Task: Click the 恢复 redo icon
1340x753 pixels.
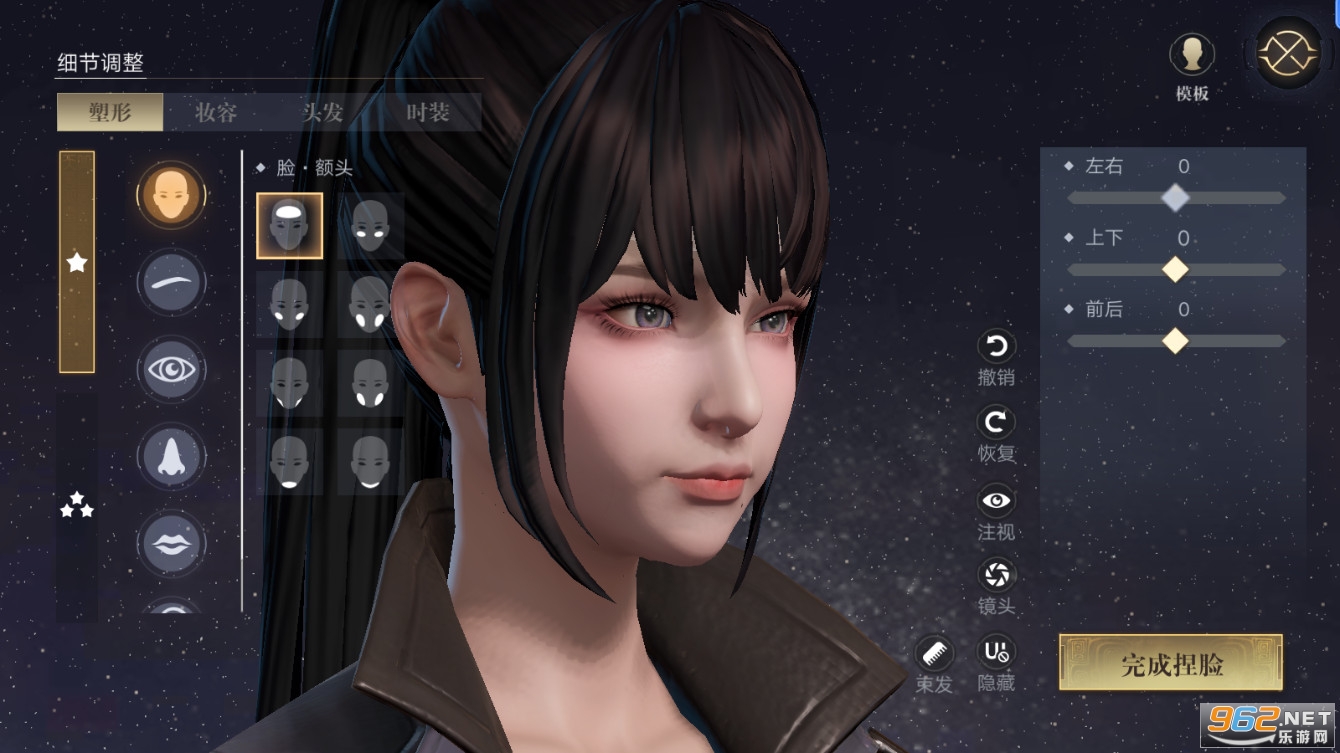Action: [995, 424]
